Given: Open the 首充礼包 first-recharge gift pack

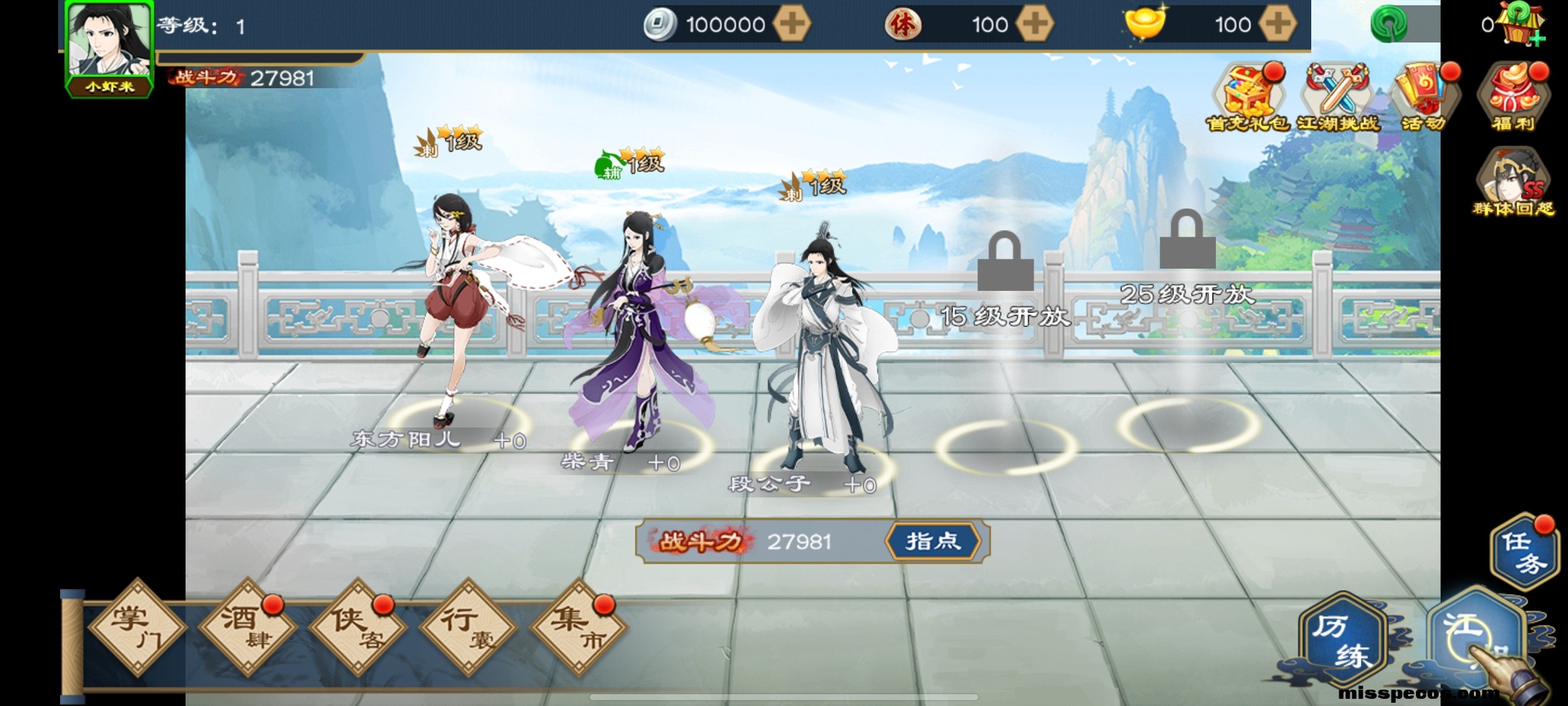Looking at the screenshot, I should 1247,98.
